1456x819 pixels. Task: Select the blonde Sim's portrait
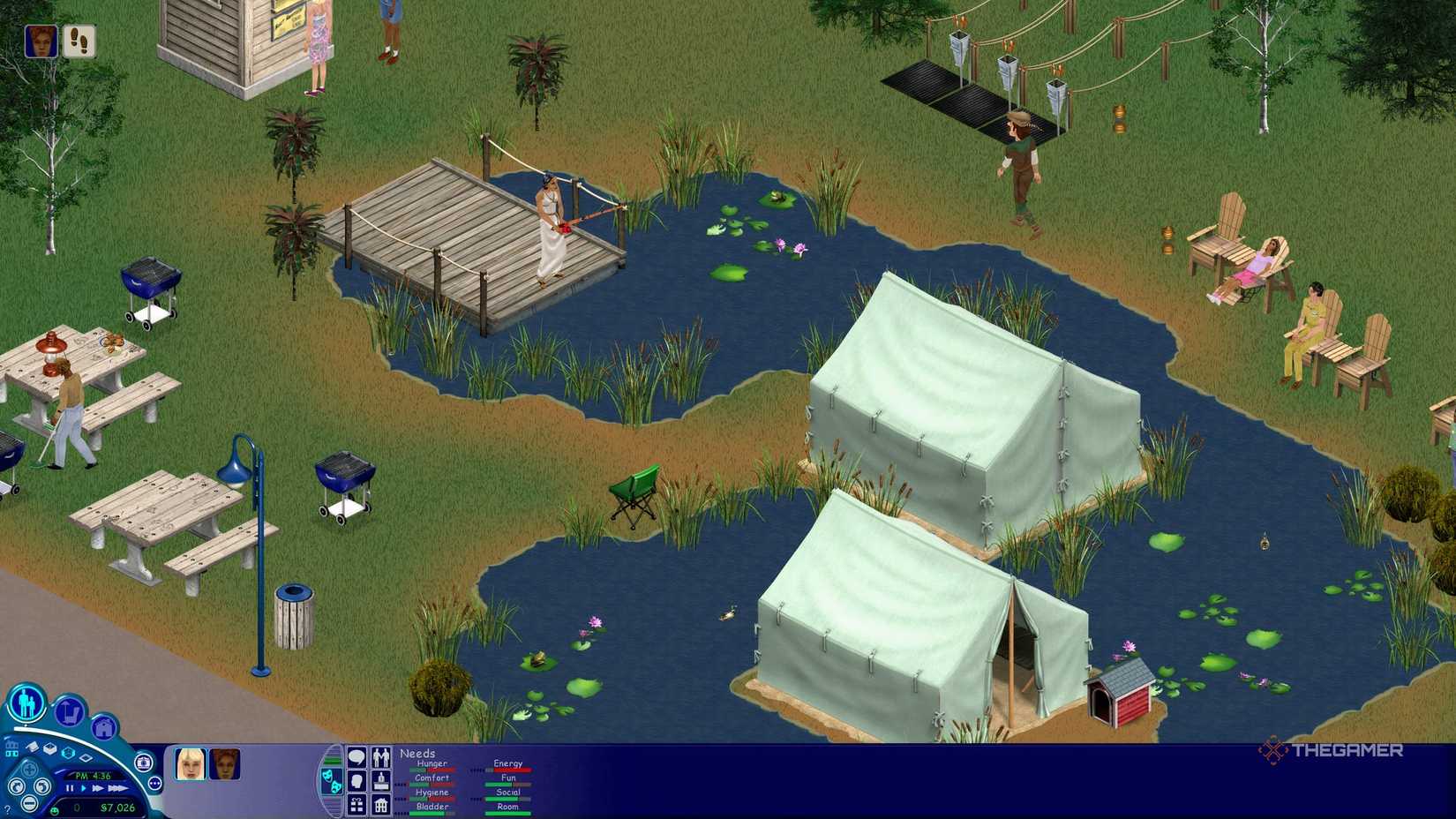coord(190,765)
